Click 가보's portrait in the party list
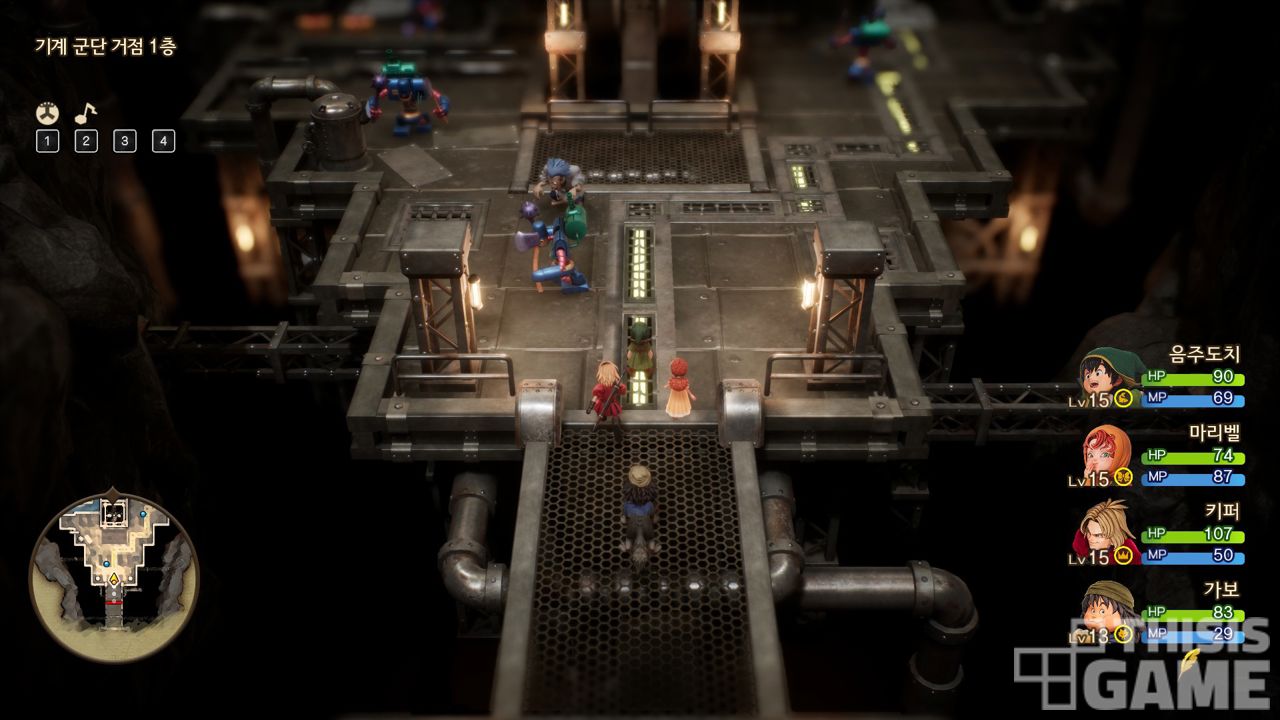This screenshot has height=720, width=1280. click(x=1107, y=608)
